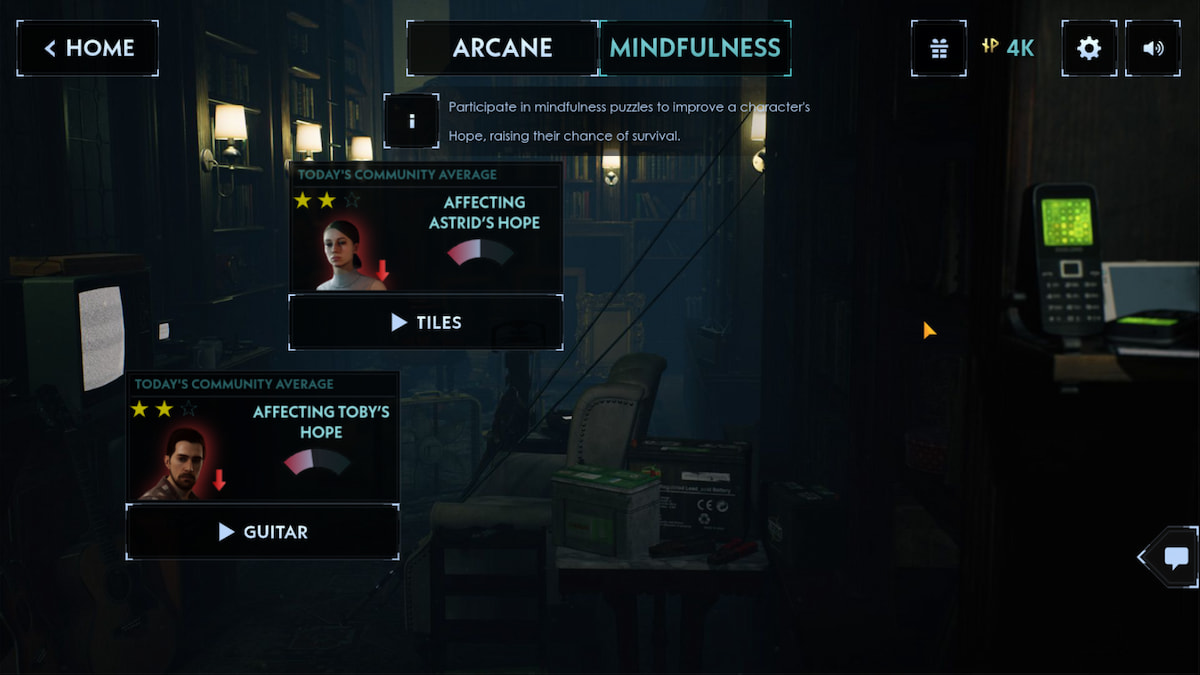
Task: Open the gear settings menu
Action: tap(1089, 48)
